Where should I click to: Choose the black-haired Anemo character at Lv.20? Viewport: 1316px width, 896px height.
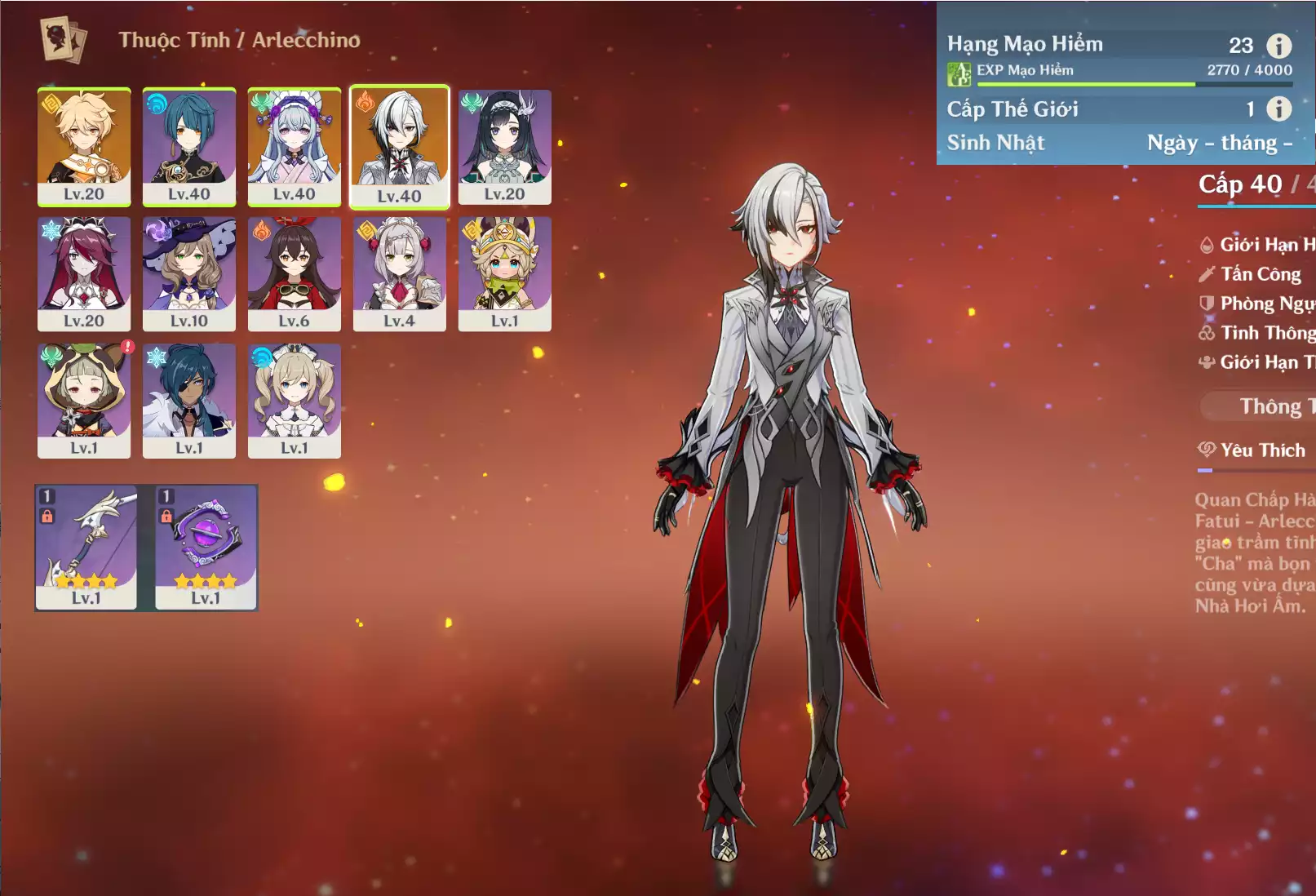click(505, 146)
